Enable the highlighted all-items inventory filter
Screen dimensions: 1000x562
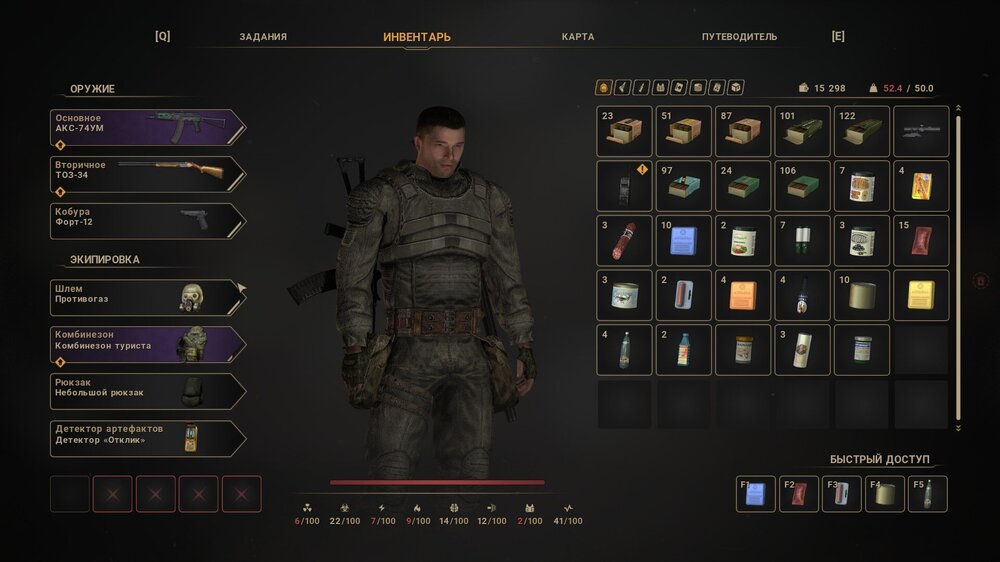tap(603, 88)
